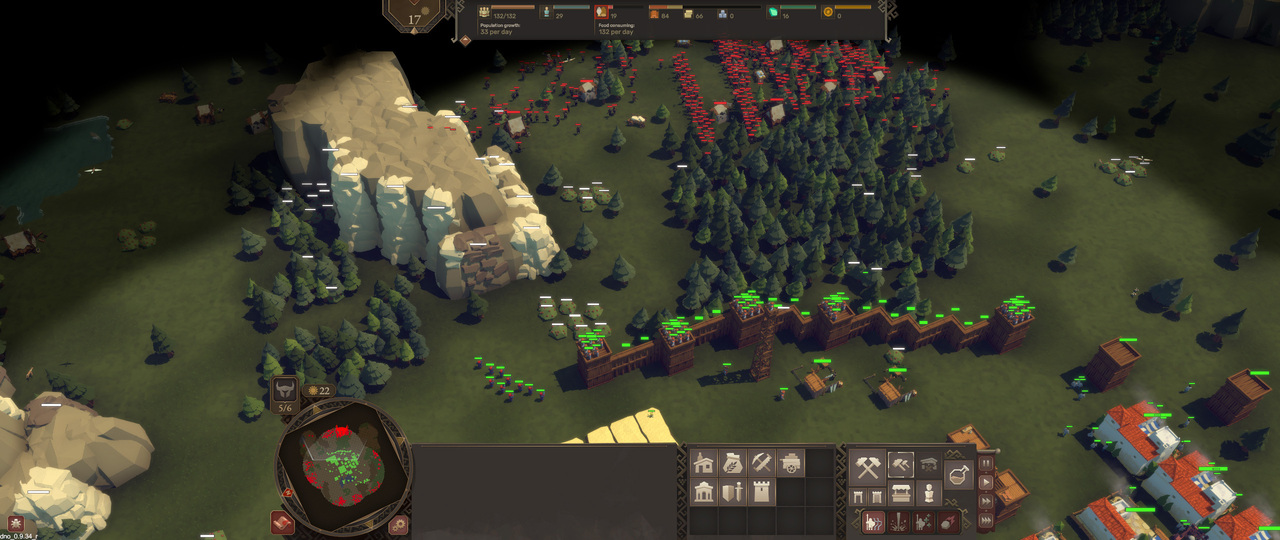Screen dimensions: 1280x540
Task: Select the shield and sword military category
Action: (733, 492)
